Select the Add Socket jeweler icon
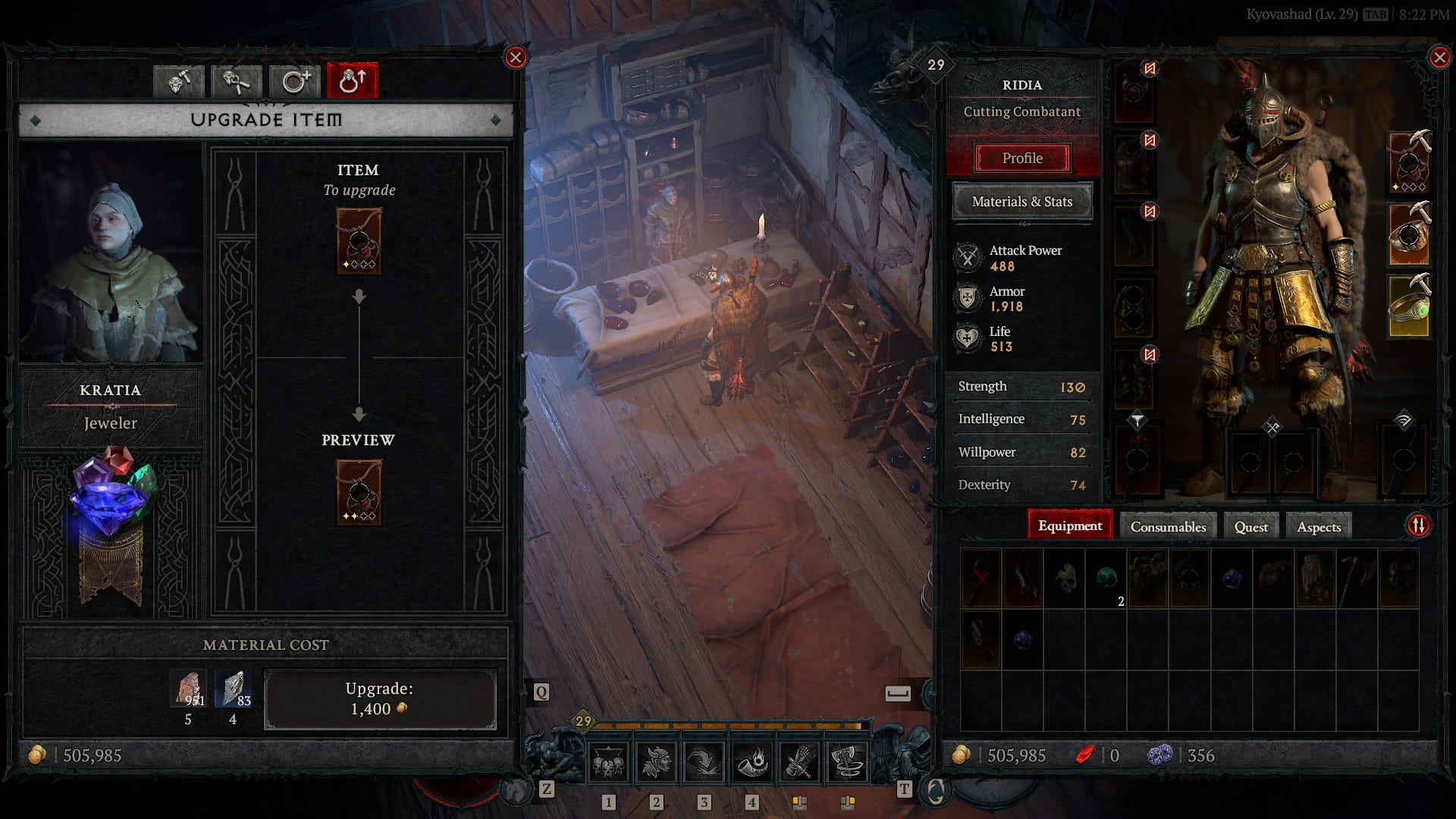This screenshot has height=819, width=1456. coord(293,82)
